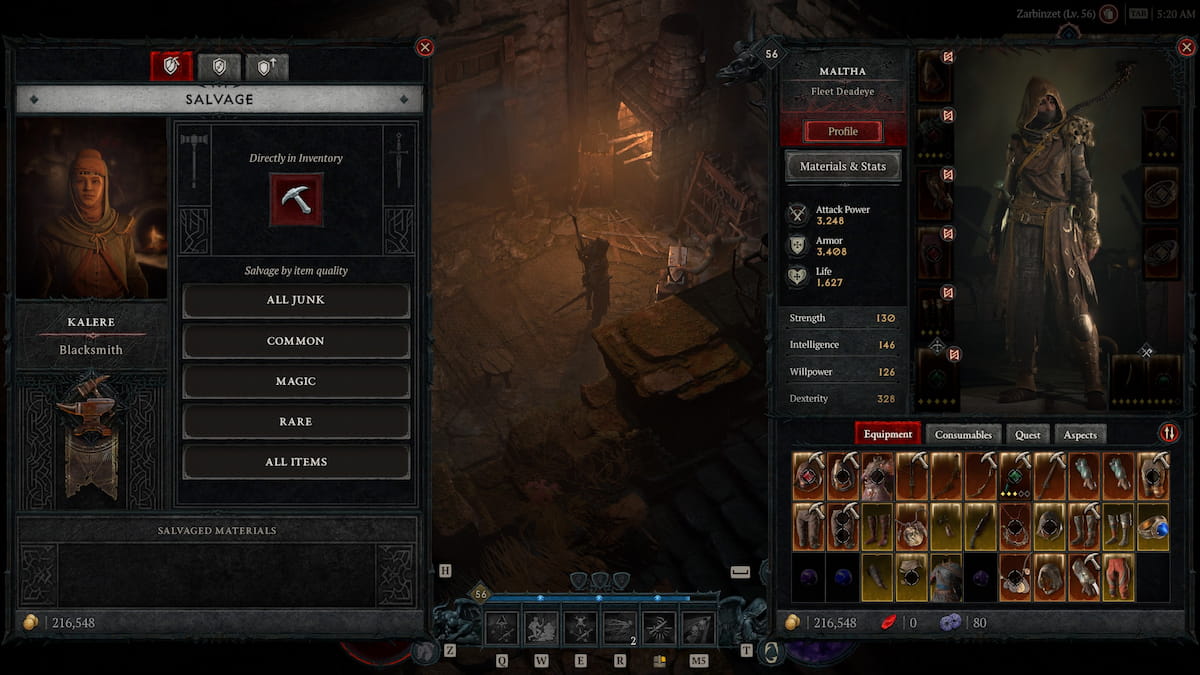This screenshot has height=675, width=1200.
Task: Select the blue sapphire ring in inventory
Action: (x=1152, y=526)
